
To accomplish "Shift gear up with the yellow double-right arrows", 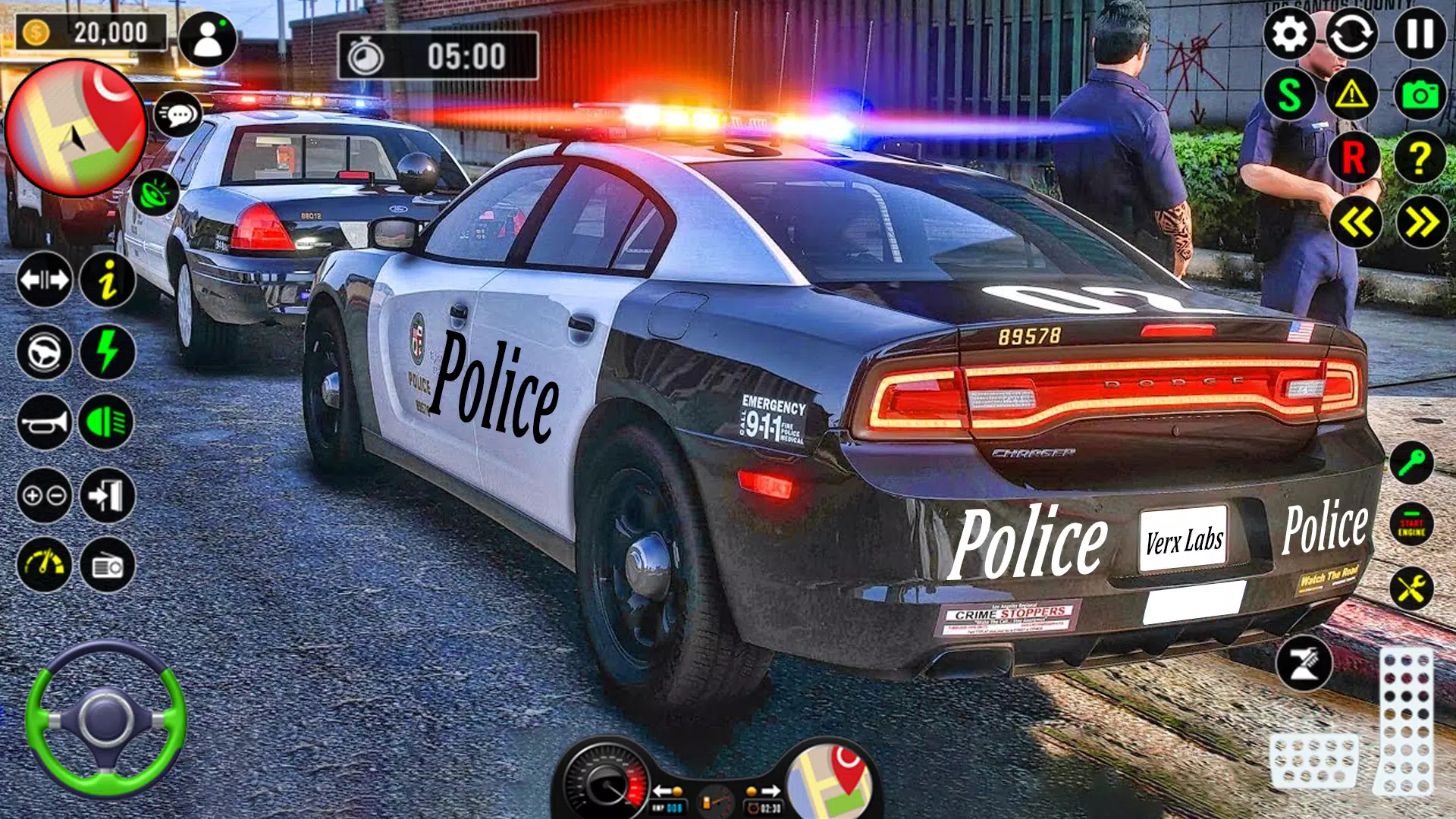I will click(1422, 220).
